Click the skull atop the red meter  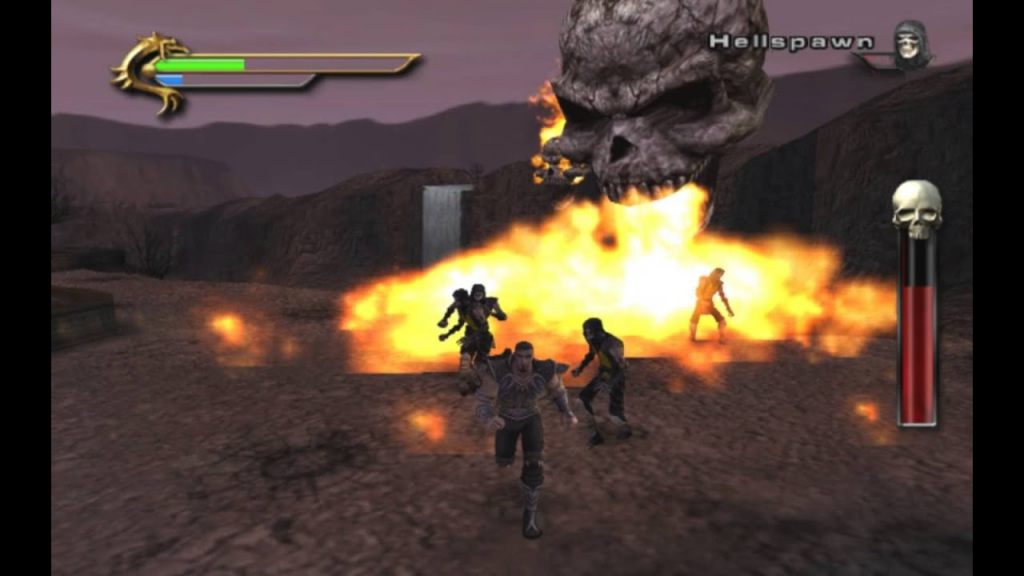click(x=916, y=208)
